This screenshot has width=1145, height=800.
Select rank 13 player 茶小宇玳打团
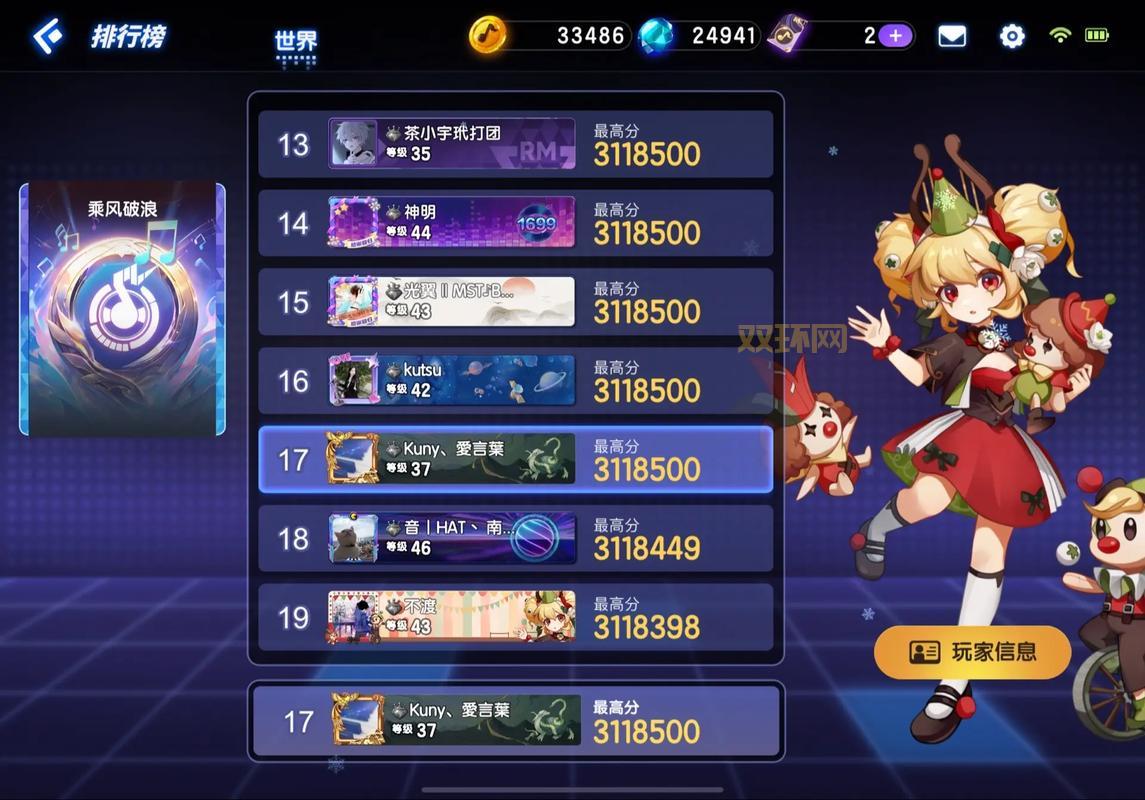(x=515, y=144)
